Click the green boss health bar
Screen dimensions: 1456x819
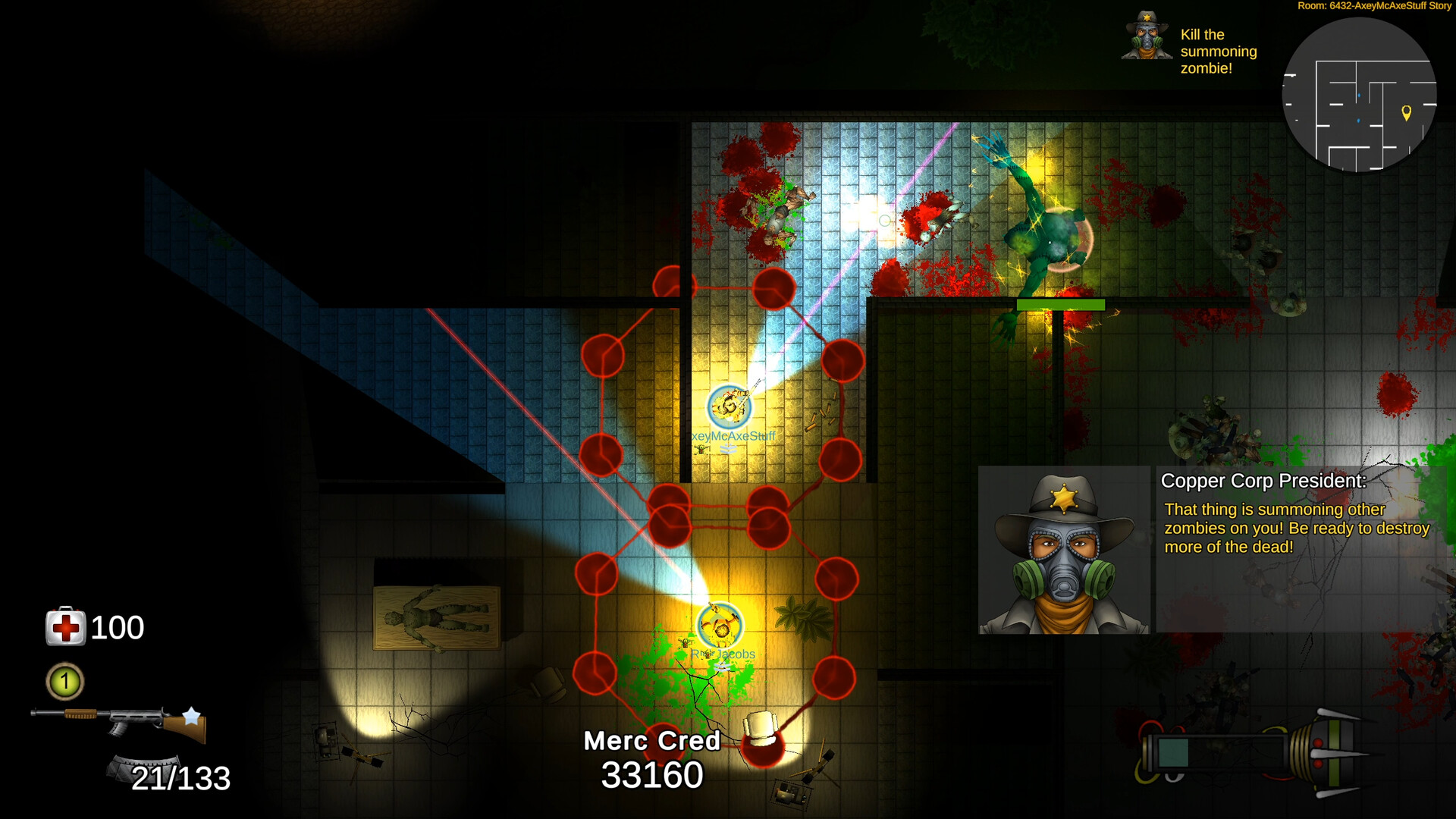click(1062, 306)
